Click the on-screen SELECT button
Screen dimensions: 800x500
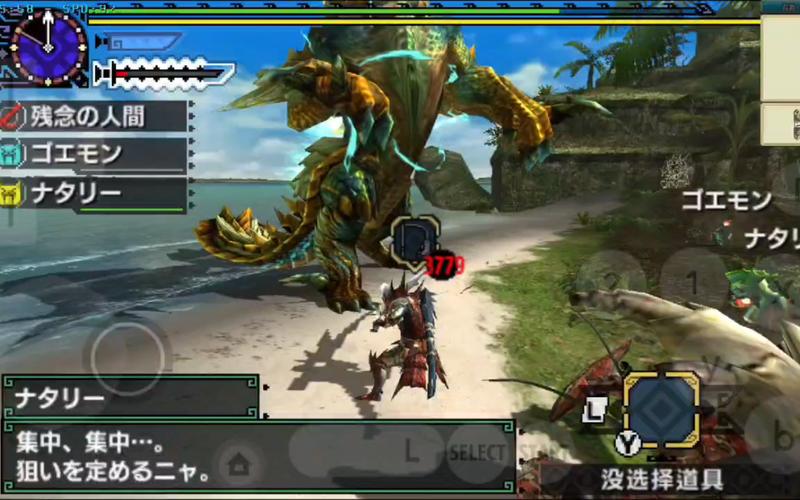[478, 452]
